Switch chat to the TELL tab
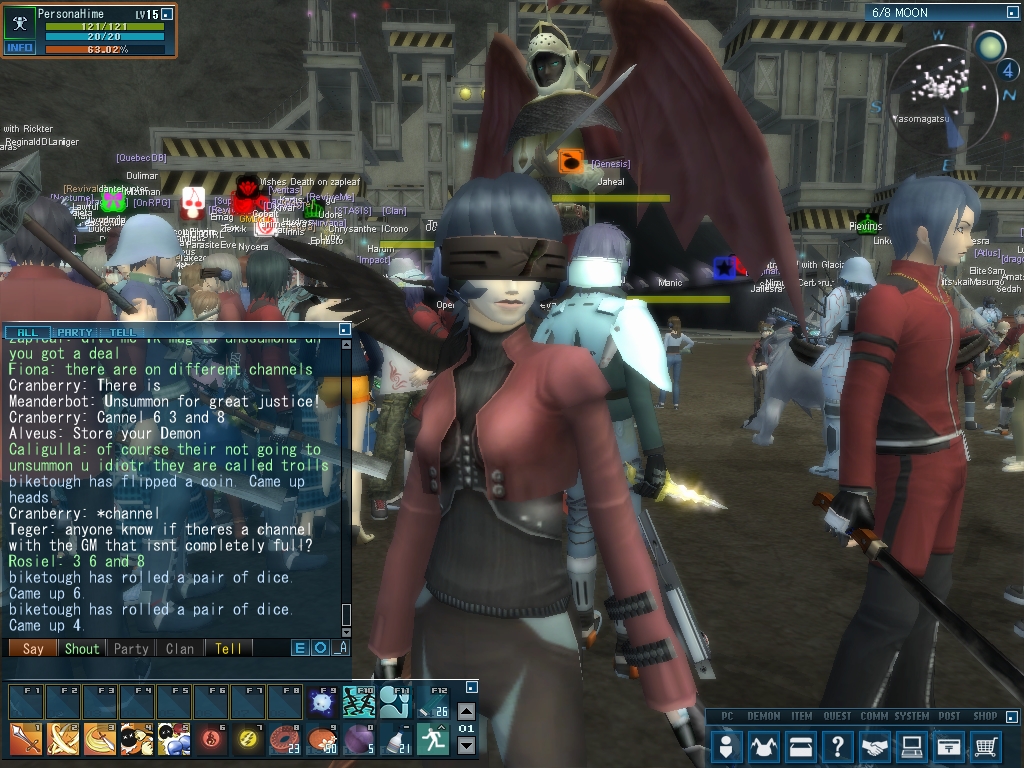 [x=123, y=332]
